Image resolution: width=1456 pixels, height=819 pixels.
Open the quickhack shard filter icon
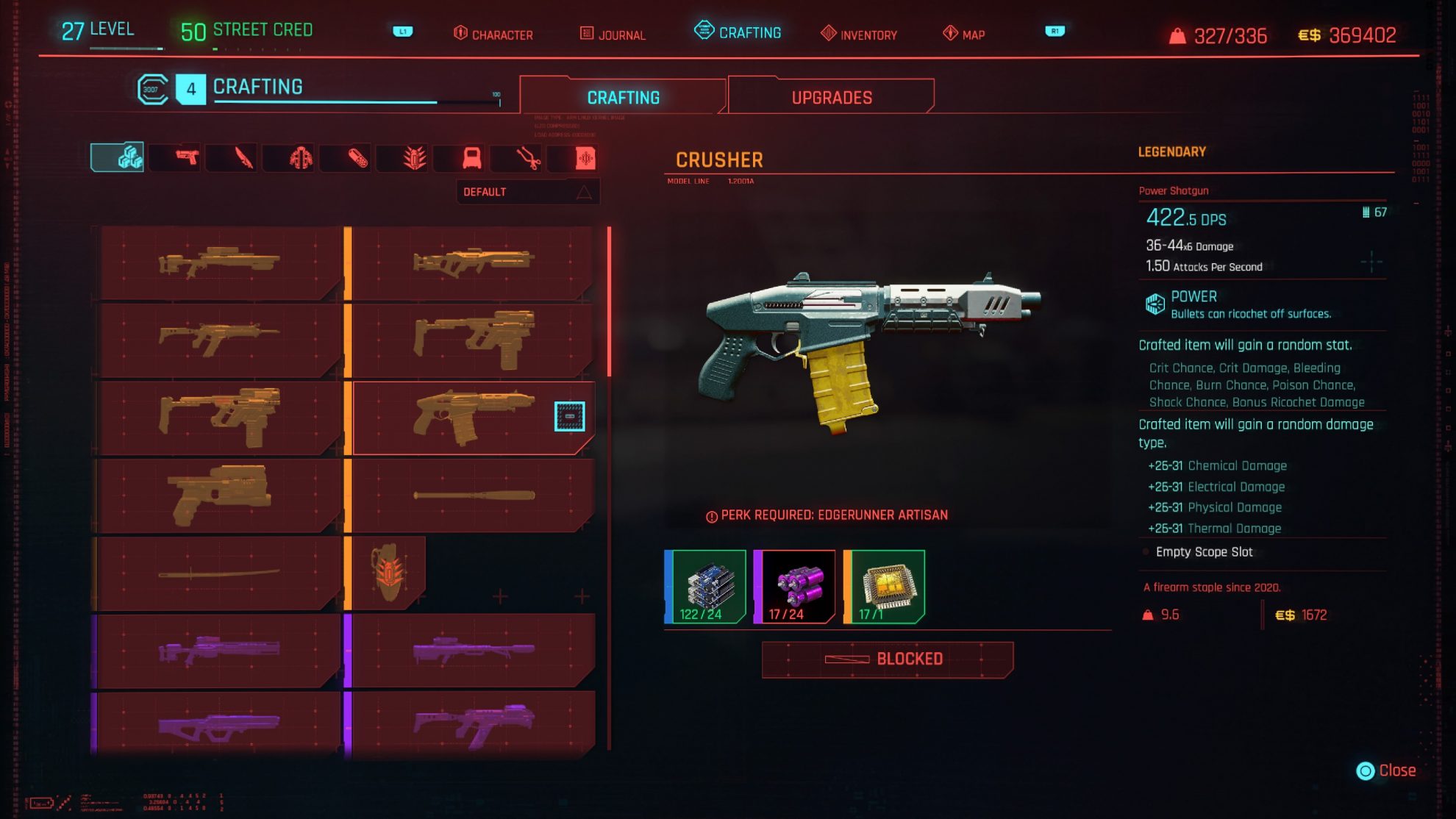click(577, 157)
